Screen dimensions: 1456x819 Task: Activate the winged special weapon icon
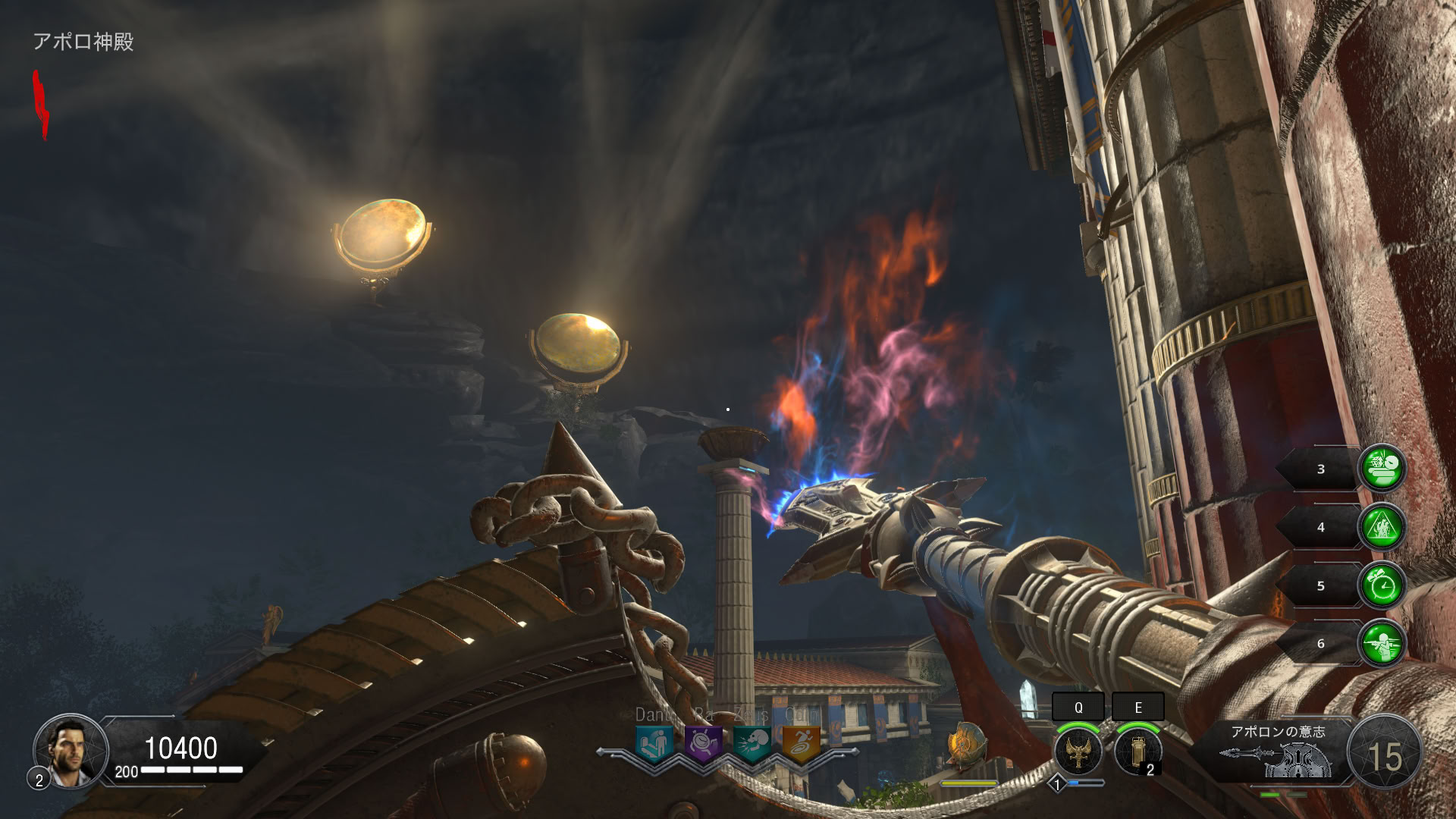pos(1078,752)
